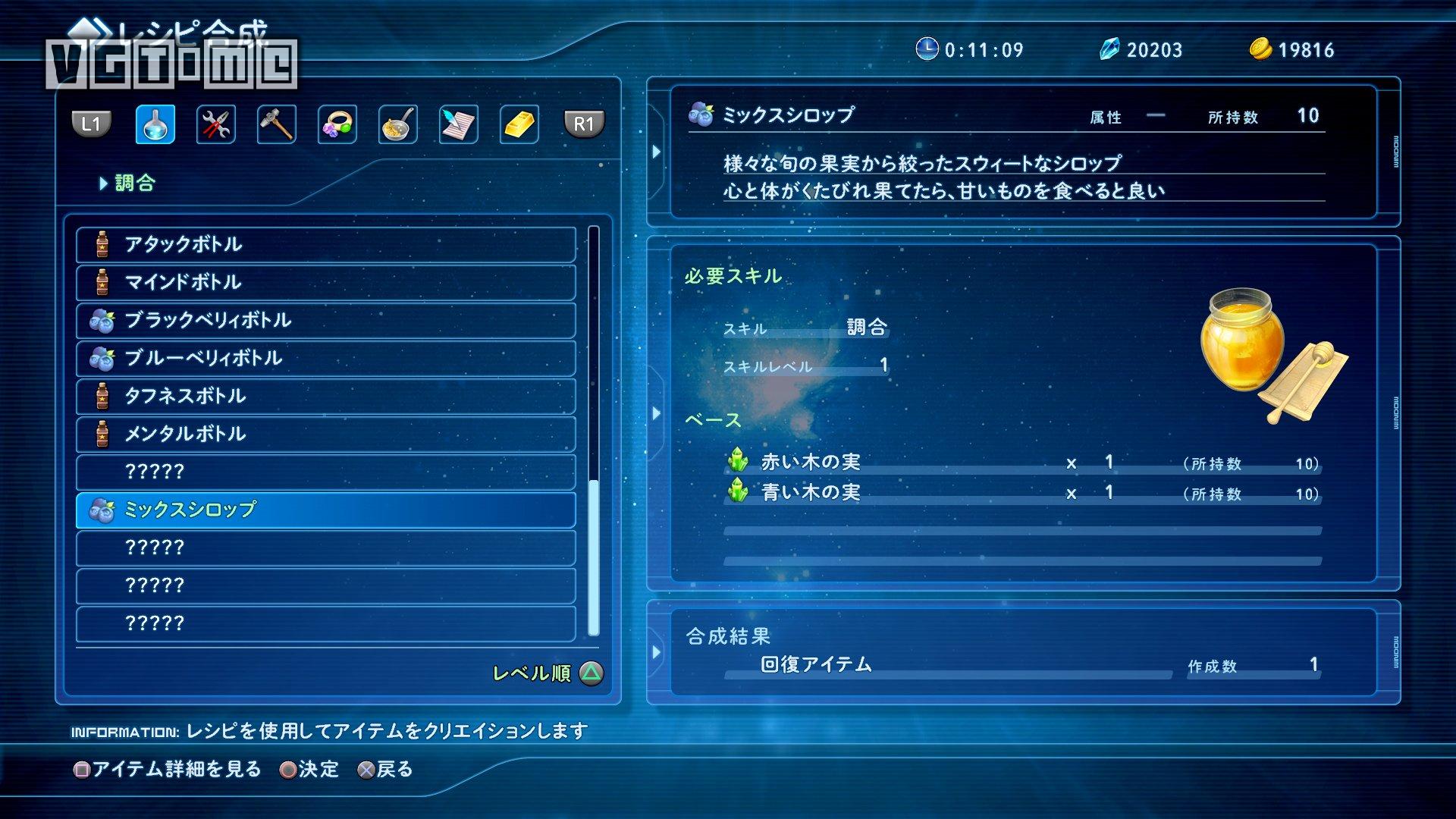1456x819 pixels.
Task: Open the wrench-and-pliers Engineering crafting category
Action: pos(215,125)
